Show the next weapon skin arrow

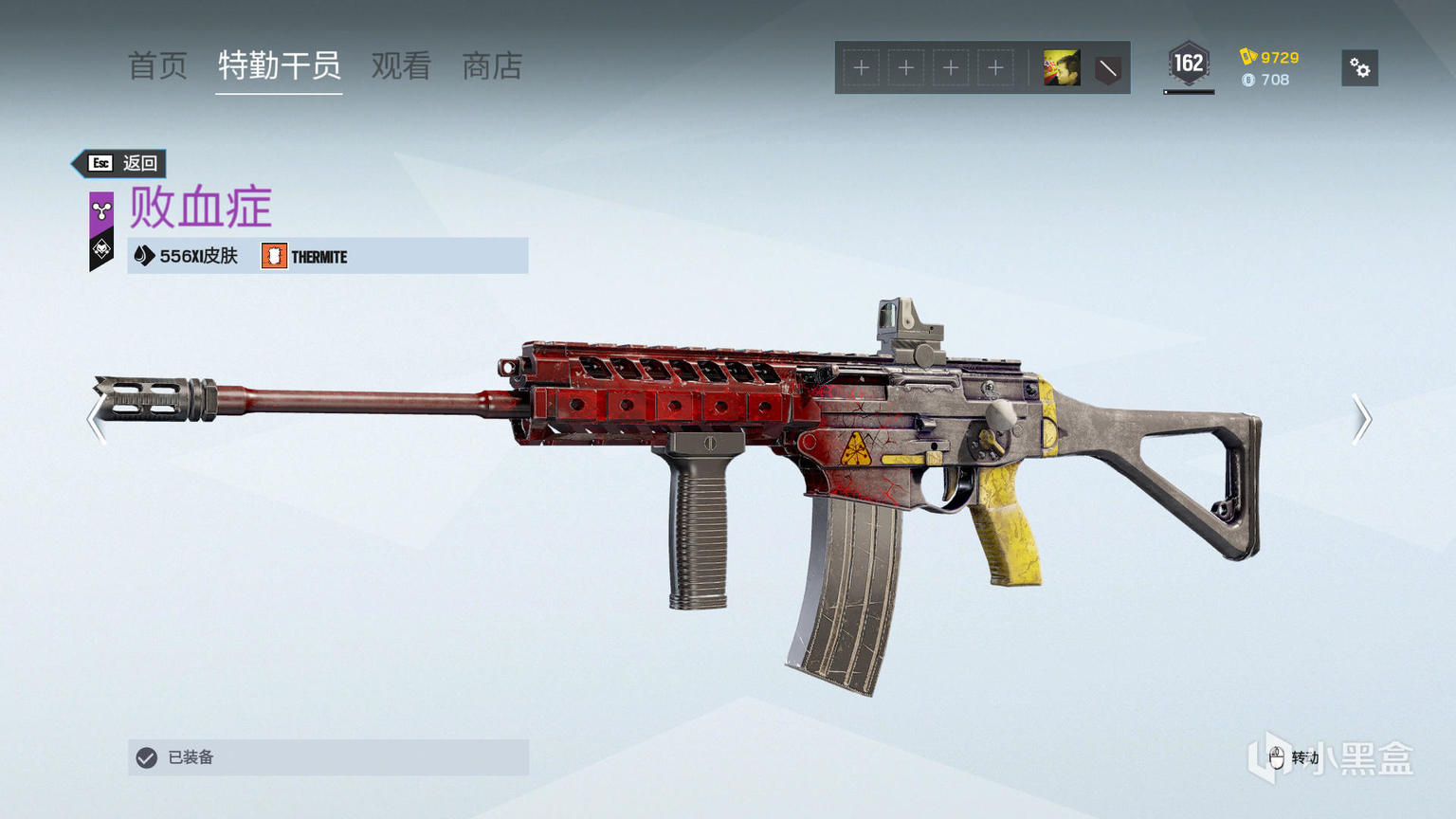1361,419
